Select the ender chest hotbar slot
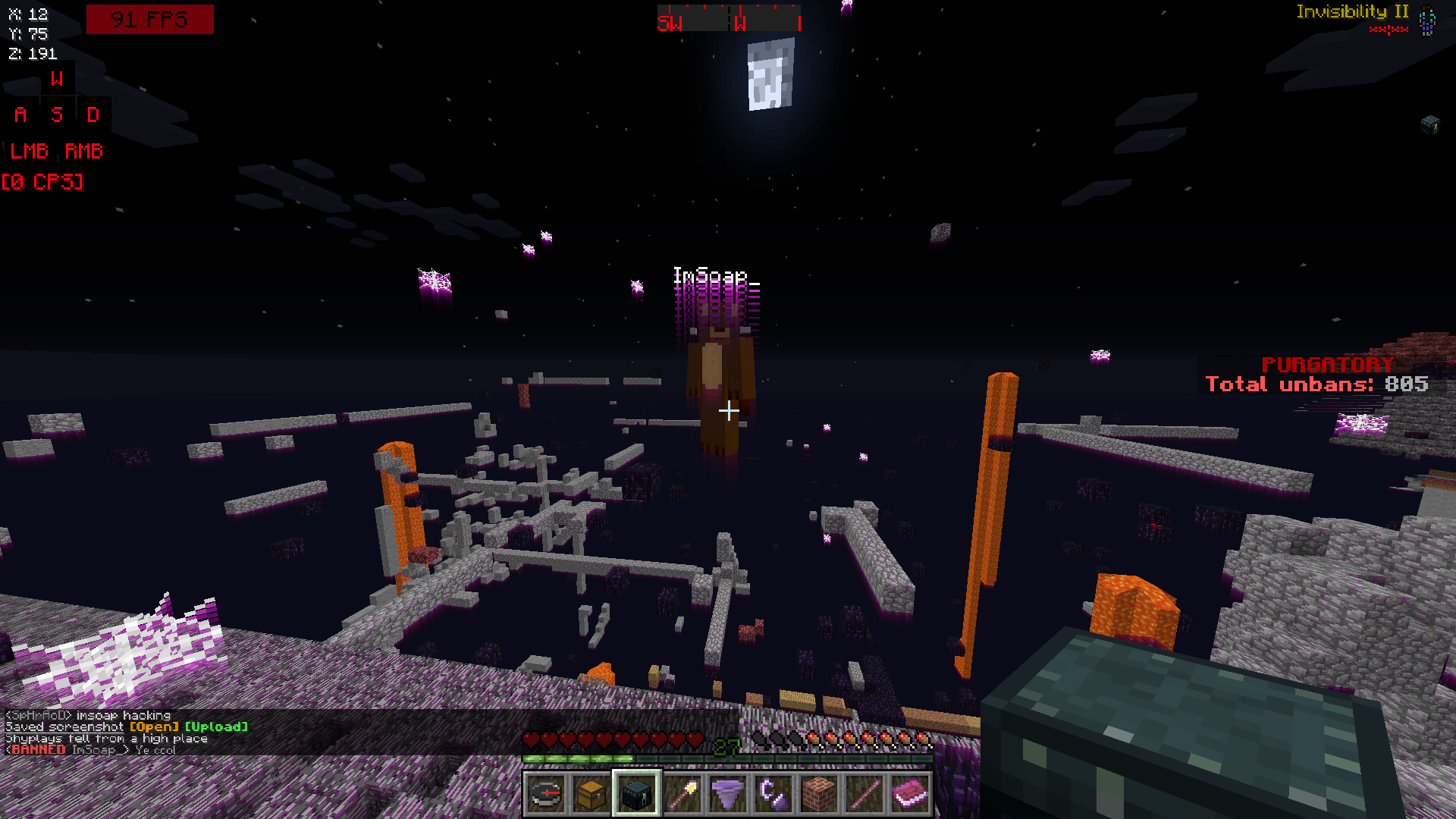Viewport: 1456px width, 819px height. click(x=637, y=794)
